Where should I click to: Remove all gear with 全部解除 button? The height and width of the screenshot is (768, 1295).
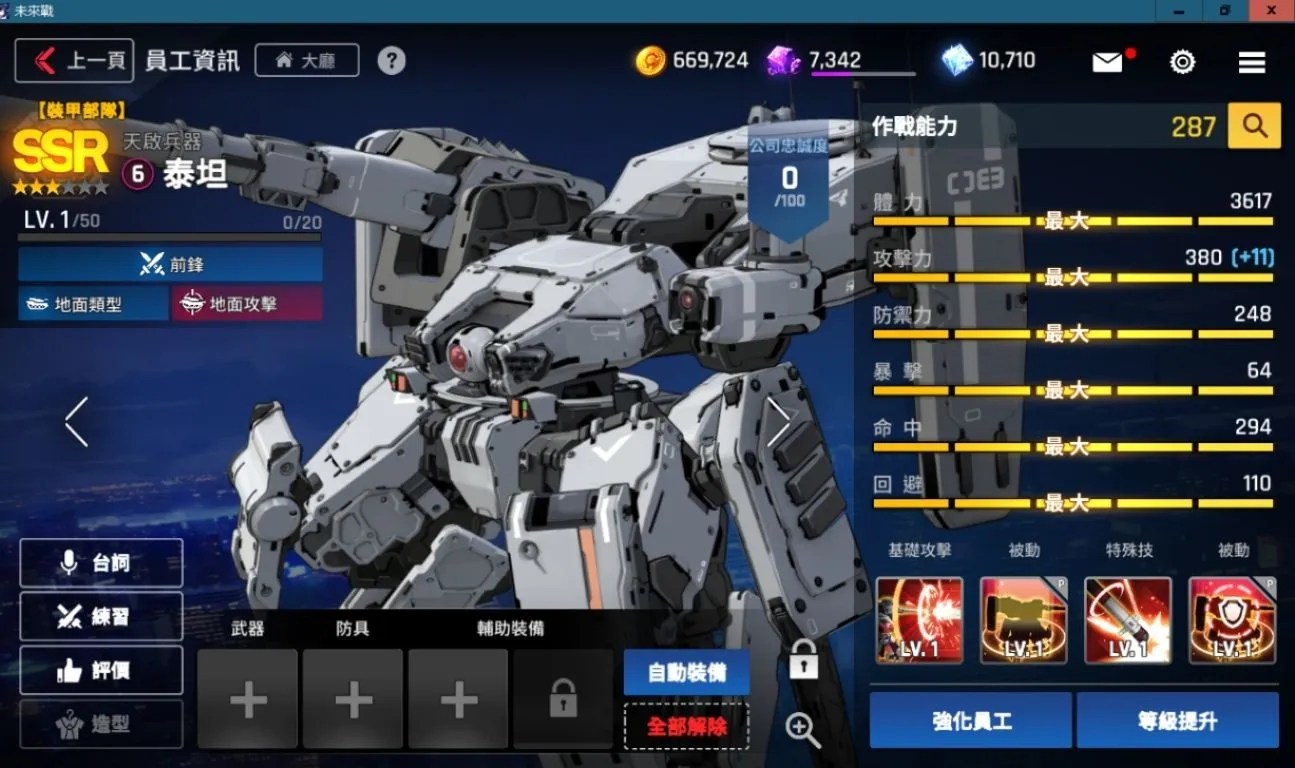(x=686, y=726)
